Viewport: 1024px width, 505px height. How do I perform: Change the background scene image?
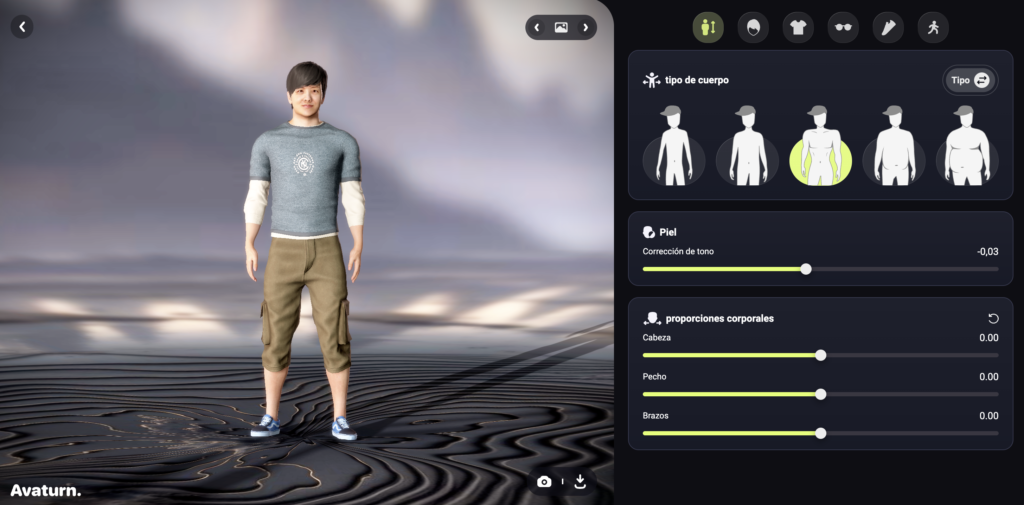click(x=561, y=27)
